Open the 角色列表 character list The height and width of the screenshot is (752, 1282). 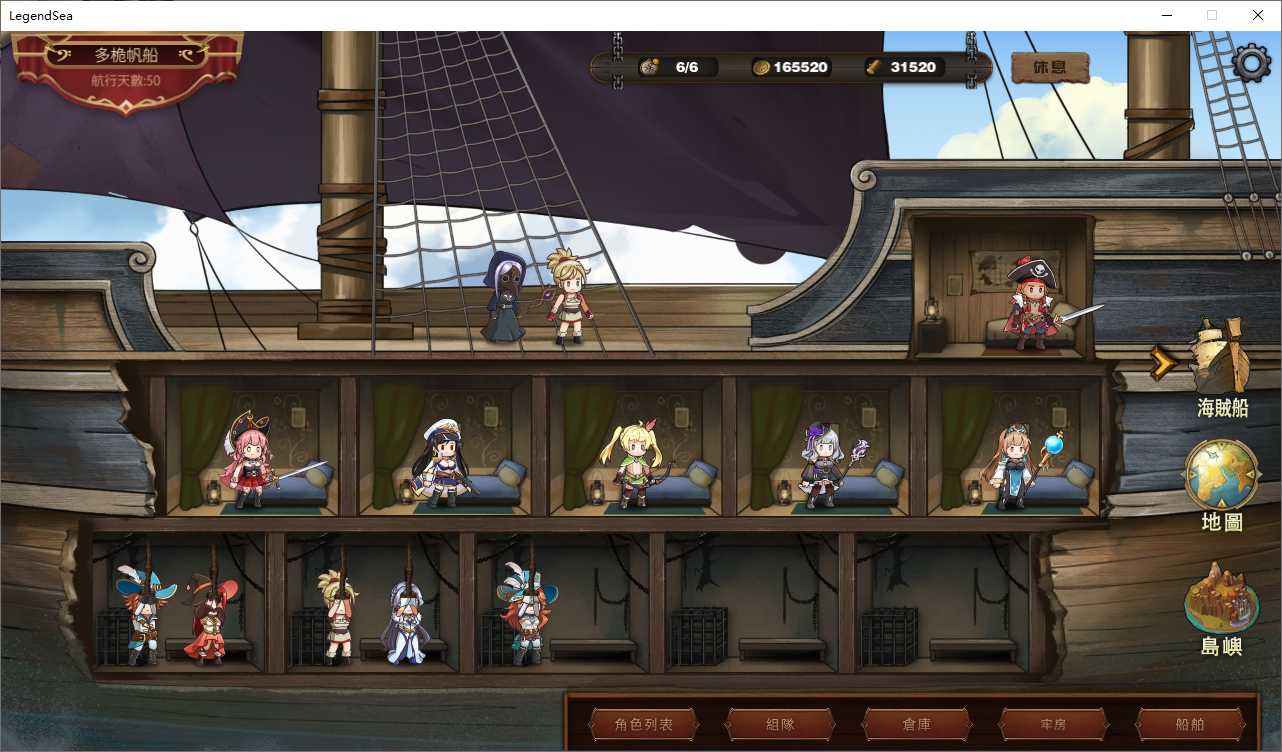643,724
